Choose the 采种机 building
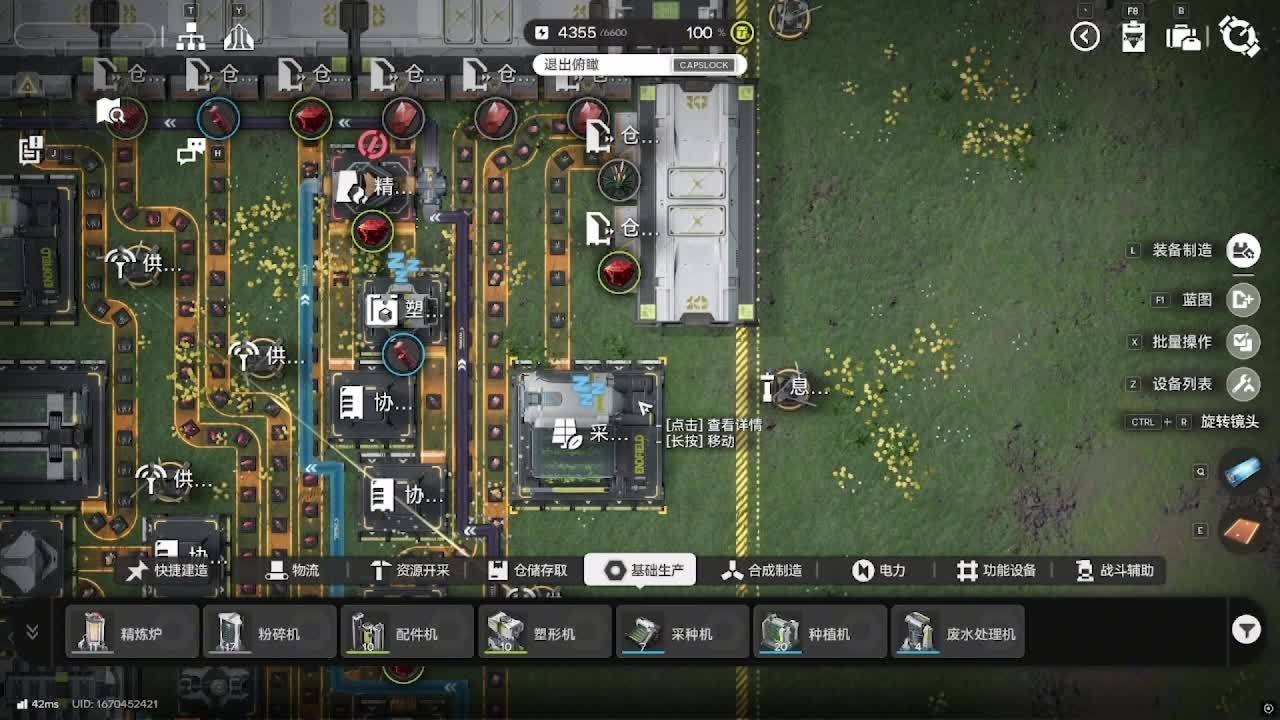 [x=682, y=633]
